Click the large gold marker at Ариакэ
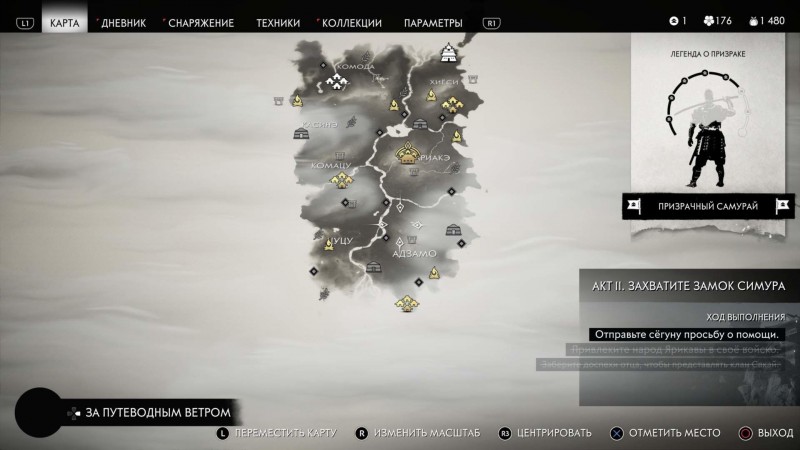The width and height of the screenshot is (800, 450). click(x=409, y=153)
